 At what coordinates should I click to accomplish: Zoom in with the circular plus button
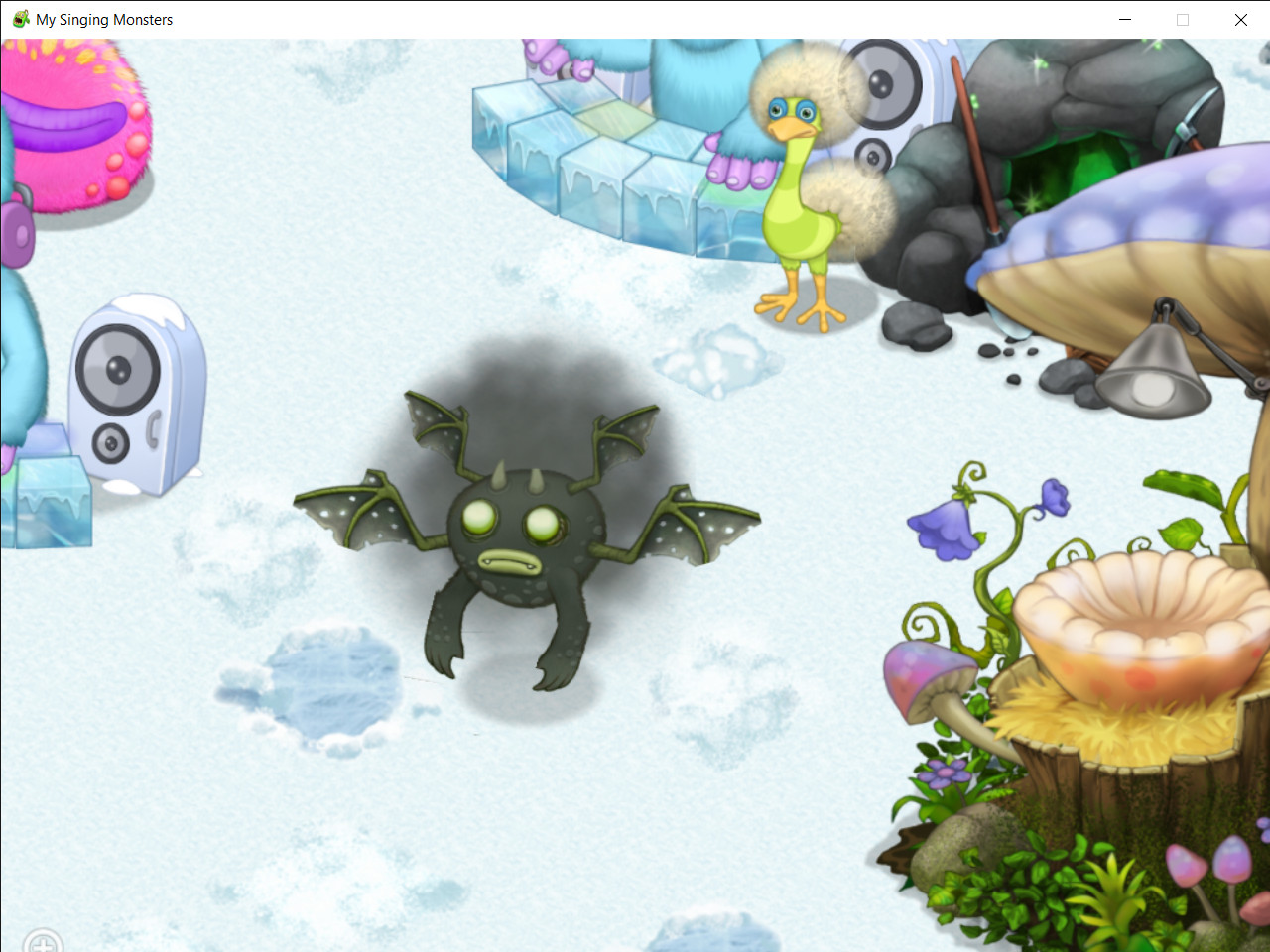[x=42, y=942]
